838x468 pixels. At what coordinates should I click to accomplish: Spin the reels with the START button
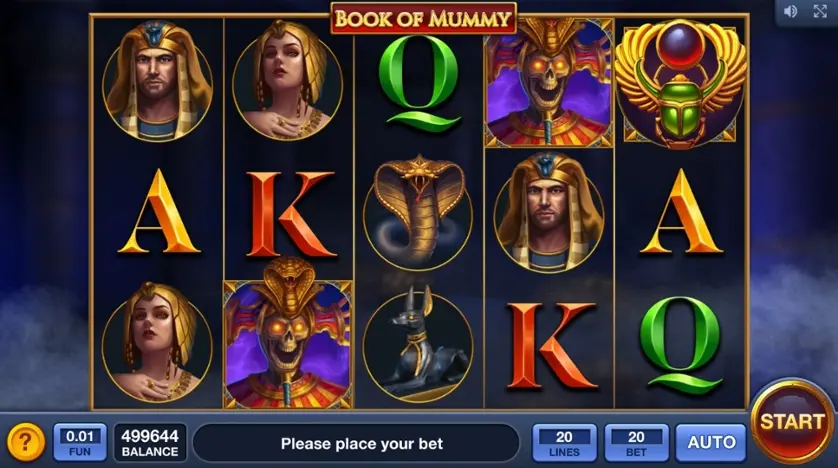tap(792, 422)
